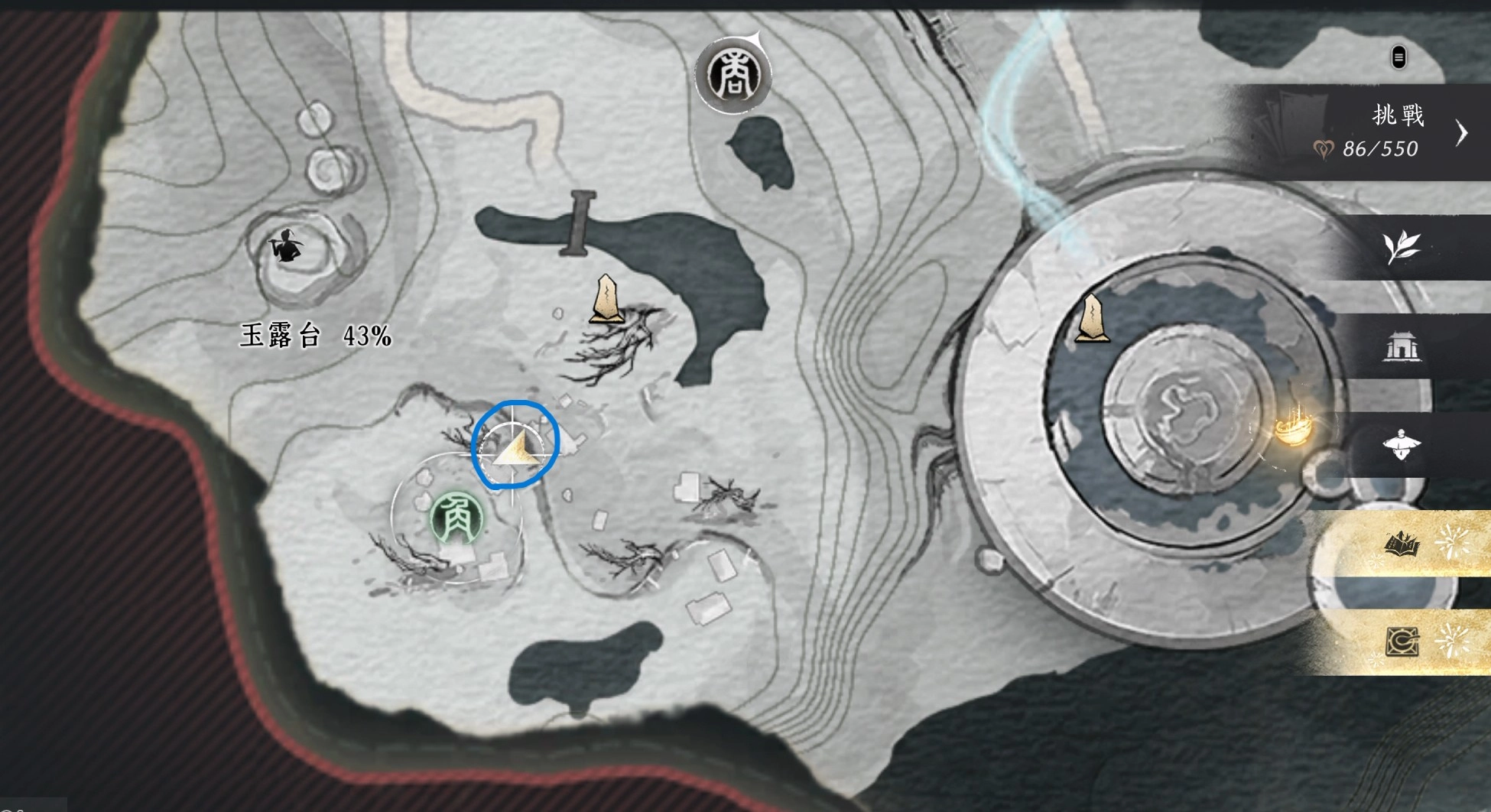The height and width of the screenshot is (812, 1491).
Task: Select the gray seal marker at map top
Action: [733, 76]
